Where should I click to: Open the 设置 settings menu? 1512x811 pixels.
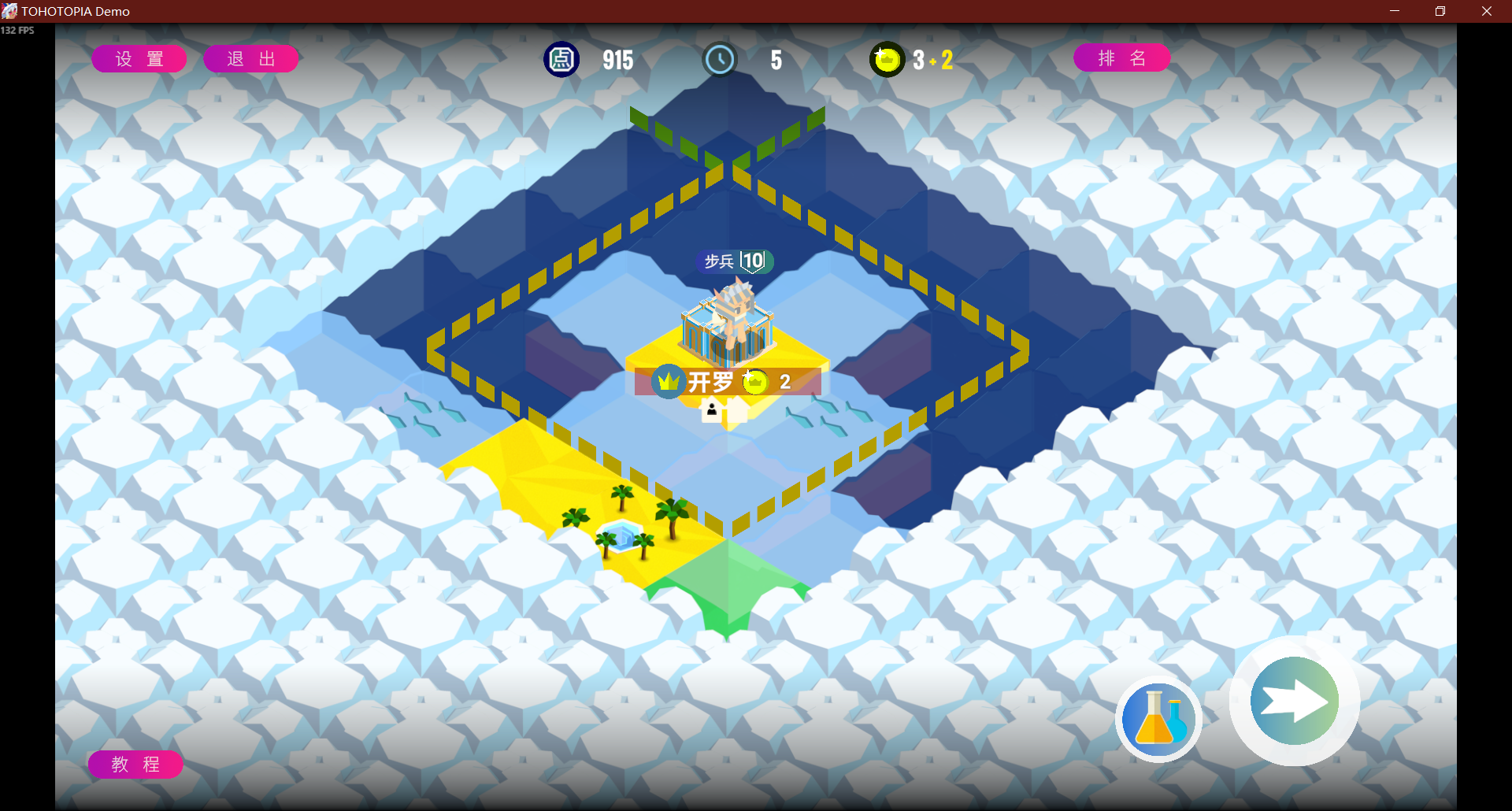click(139, 59)
